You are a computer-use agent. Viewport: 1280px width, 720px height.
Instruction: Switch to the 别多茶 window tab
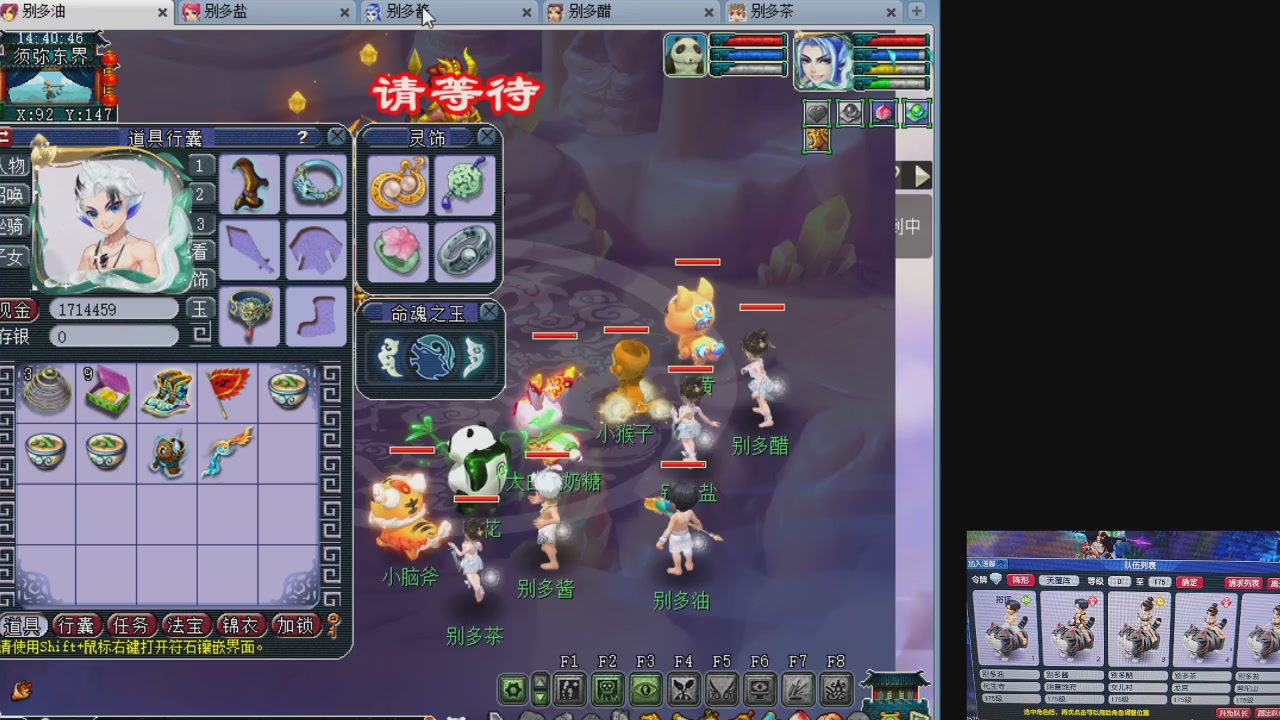770,13
